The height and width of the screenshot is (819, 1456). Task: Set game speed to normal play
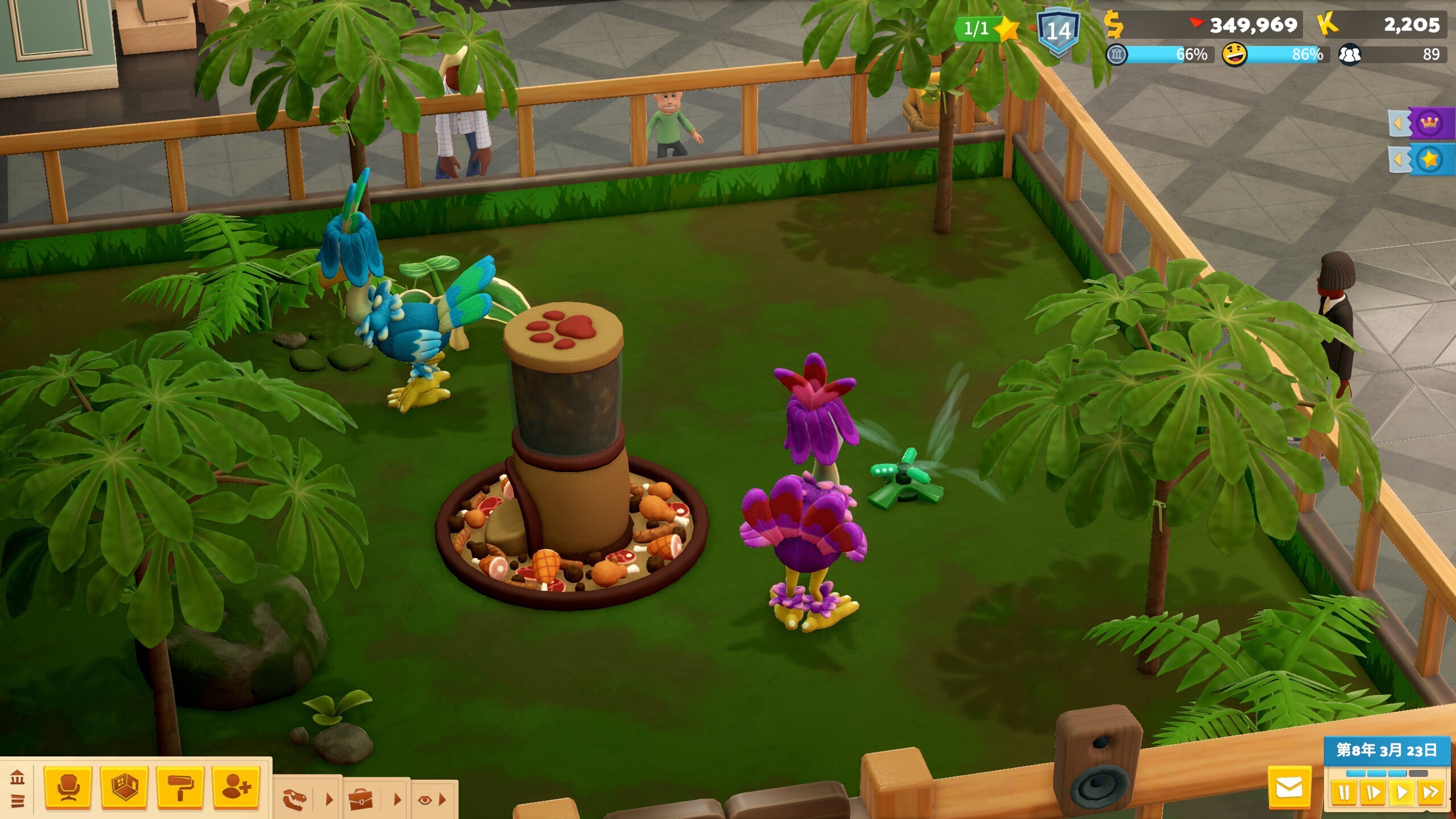pyautogui.click(x=1401, y=793)
